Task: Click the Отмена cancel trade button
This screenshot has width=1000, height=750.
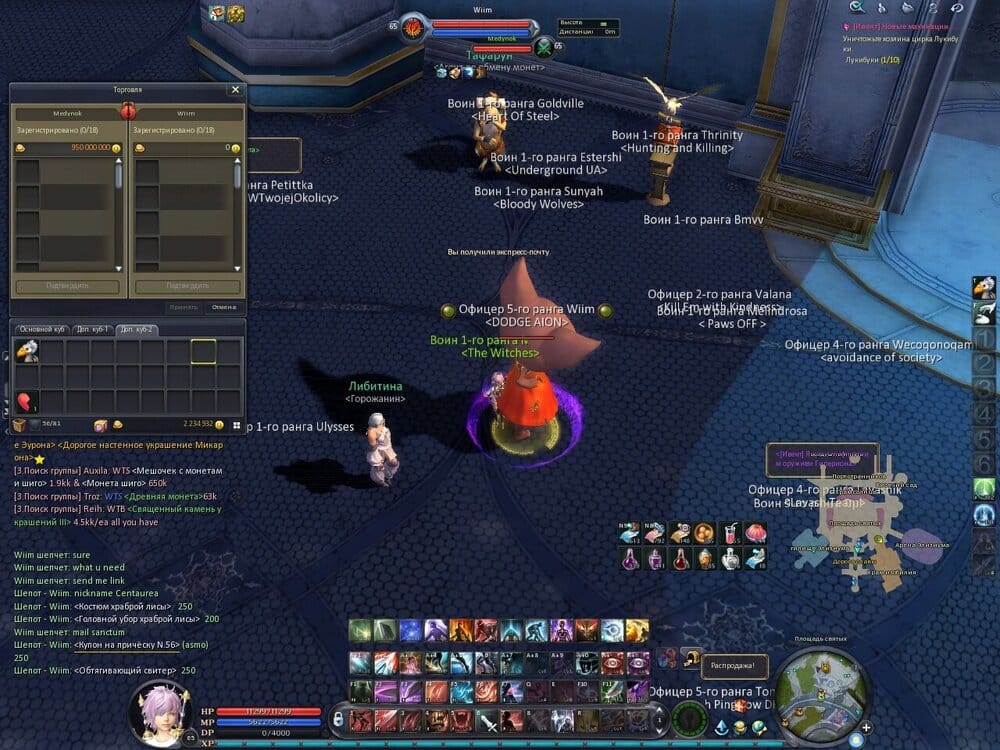Action: [223, 307]
